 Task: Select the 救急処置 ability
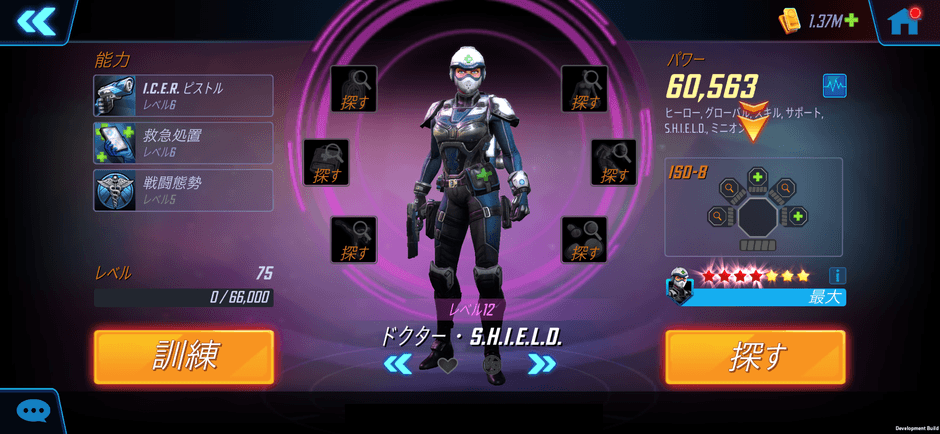(x=183, y=143)
